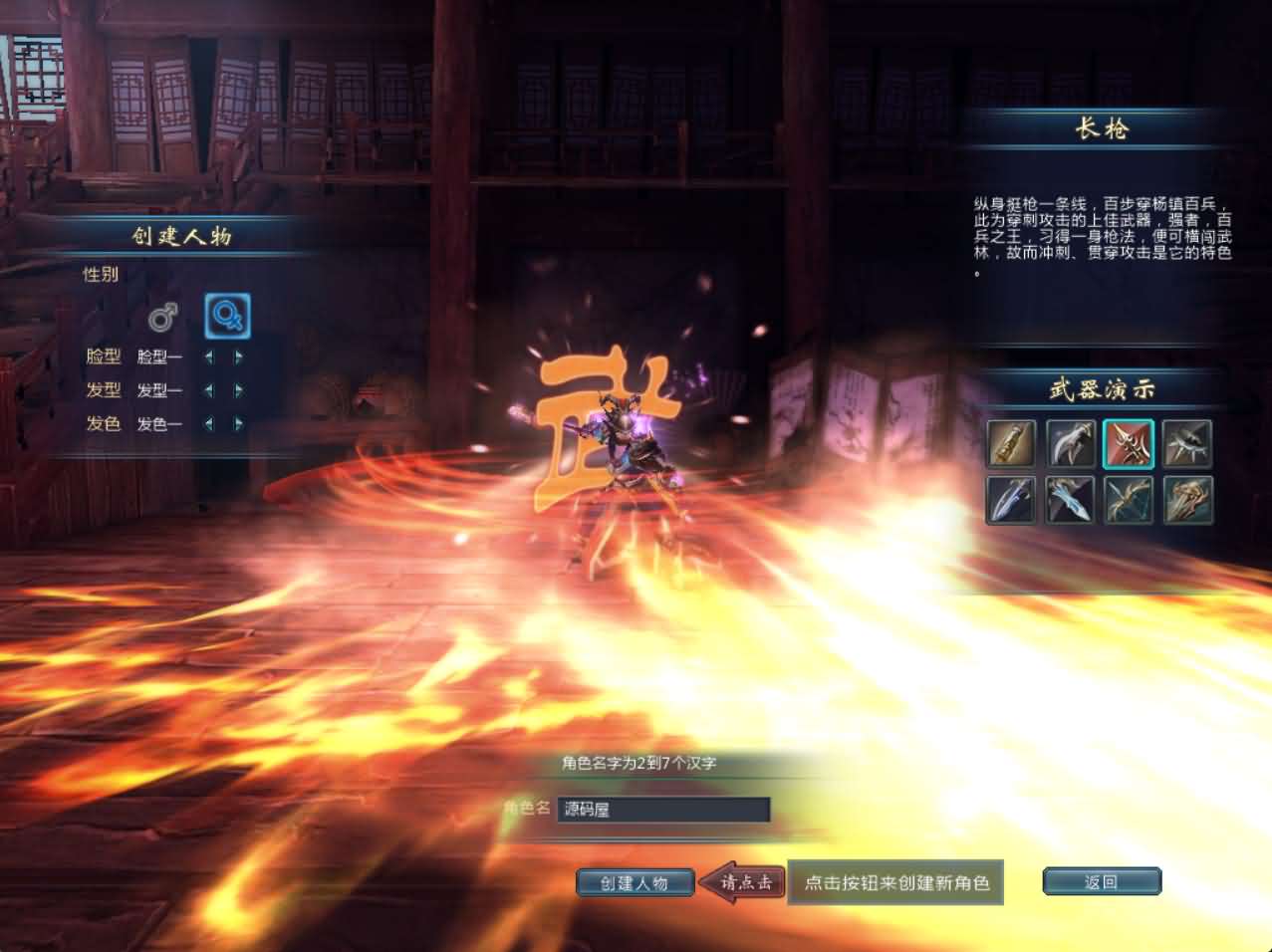The height and width of the screenshot is (952, 1272).
Task: Pick the curved silver claw weapon icon
Action: [x=1070, y=443]
